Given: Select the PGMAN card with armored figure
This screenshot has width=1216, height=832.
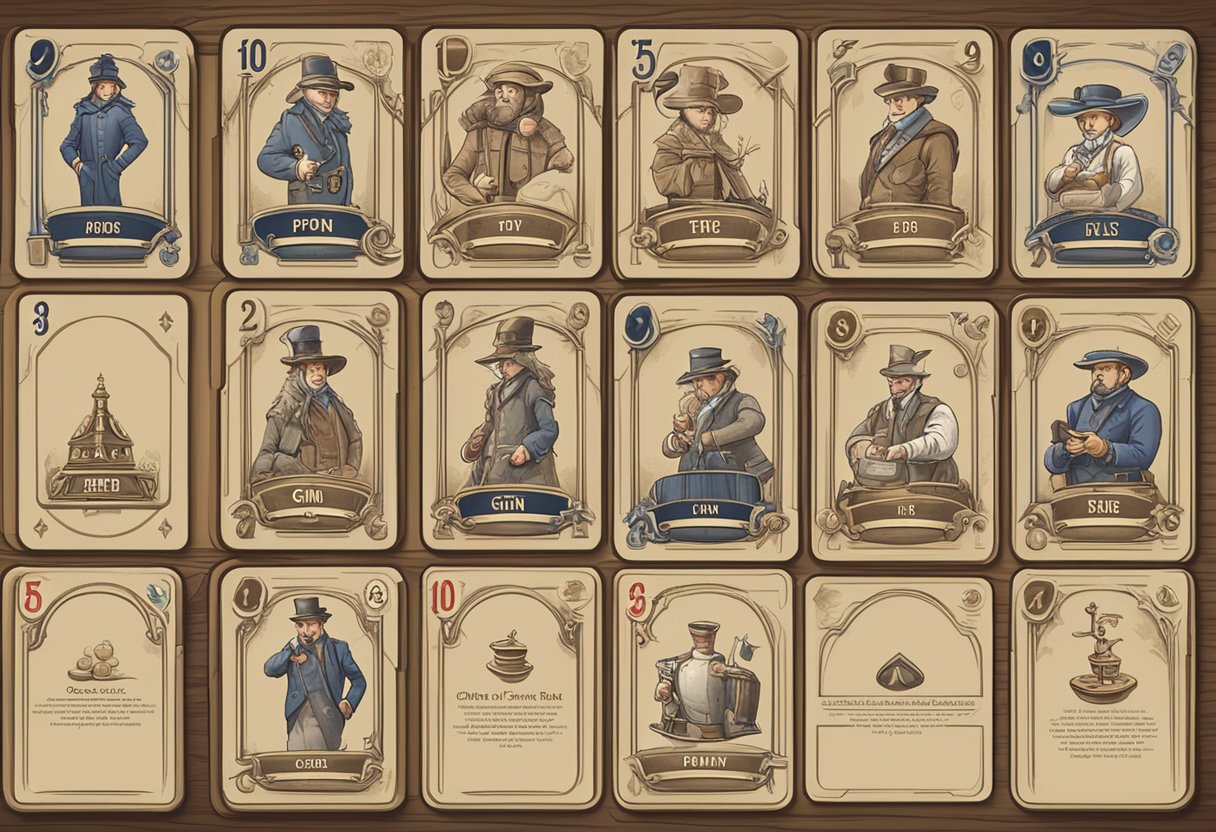Looking at the screenshot, I should point(703,688).
